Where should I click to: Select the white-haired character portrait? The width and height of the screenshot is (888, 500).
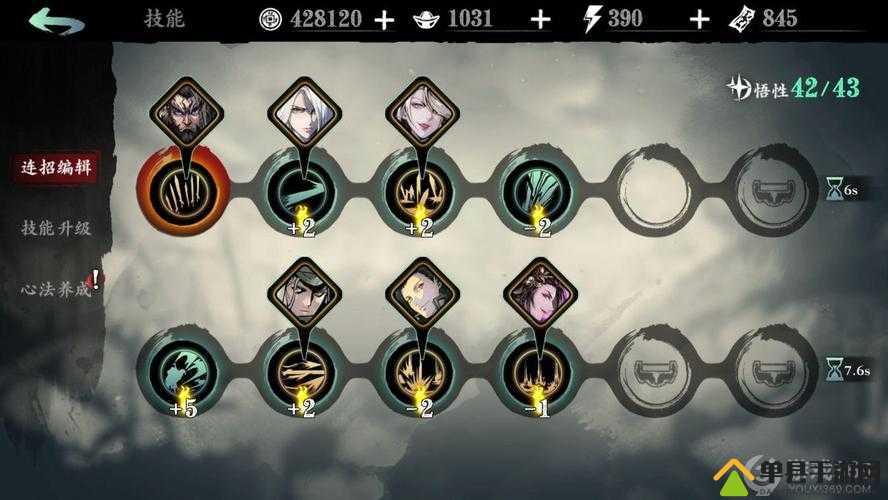tap(303, 112)
